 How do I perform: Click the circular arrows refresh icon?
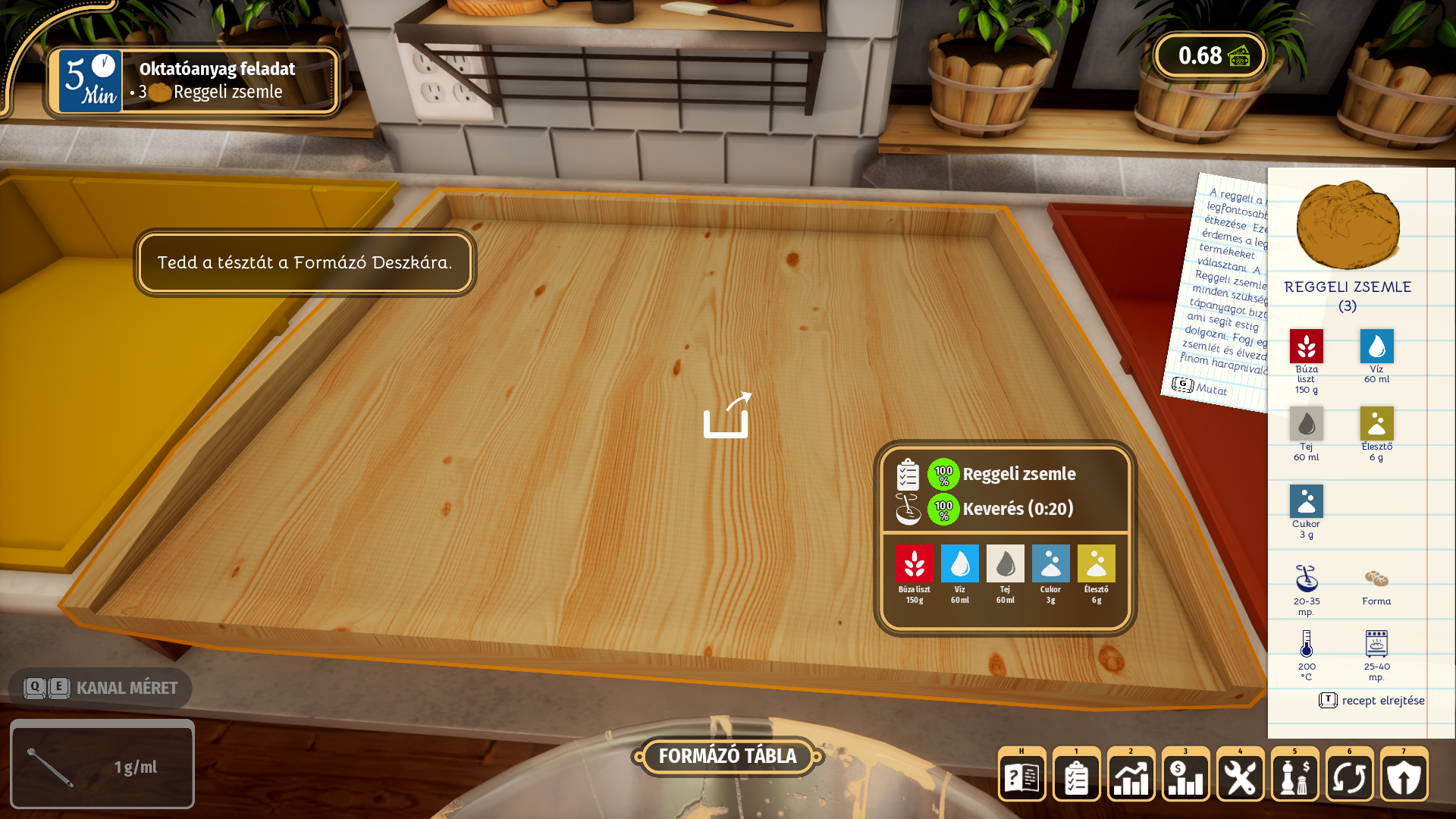click(1349, 777)
